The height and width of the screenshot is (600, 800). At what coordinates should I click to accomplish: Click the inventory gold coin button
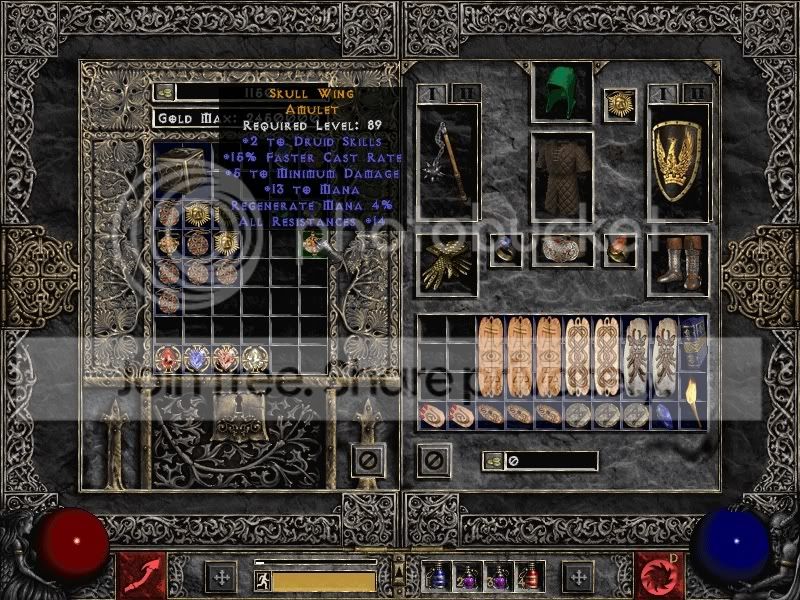click(492, 461)
